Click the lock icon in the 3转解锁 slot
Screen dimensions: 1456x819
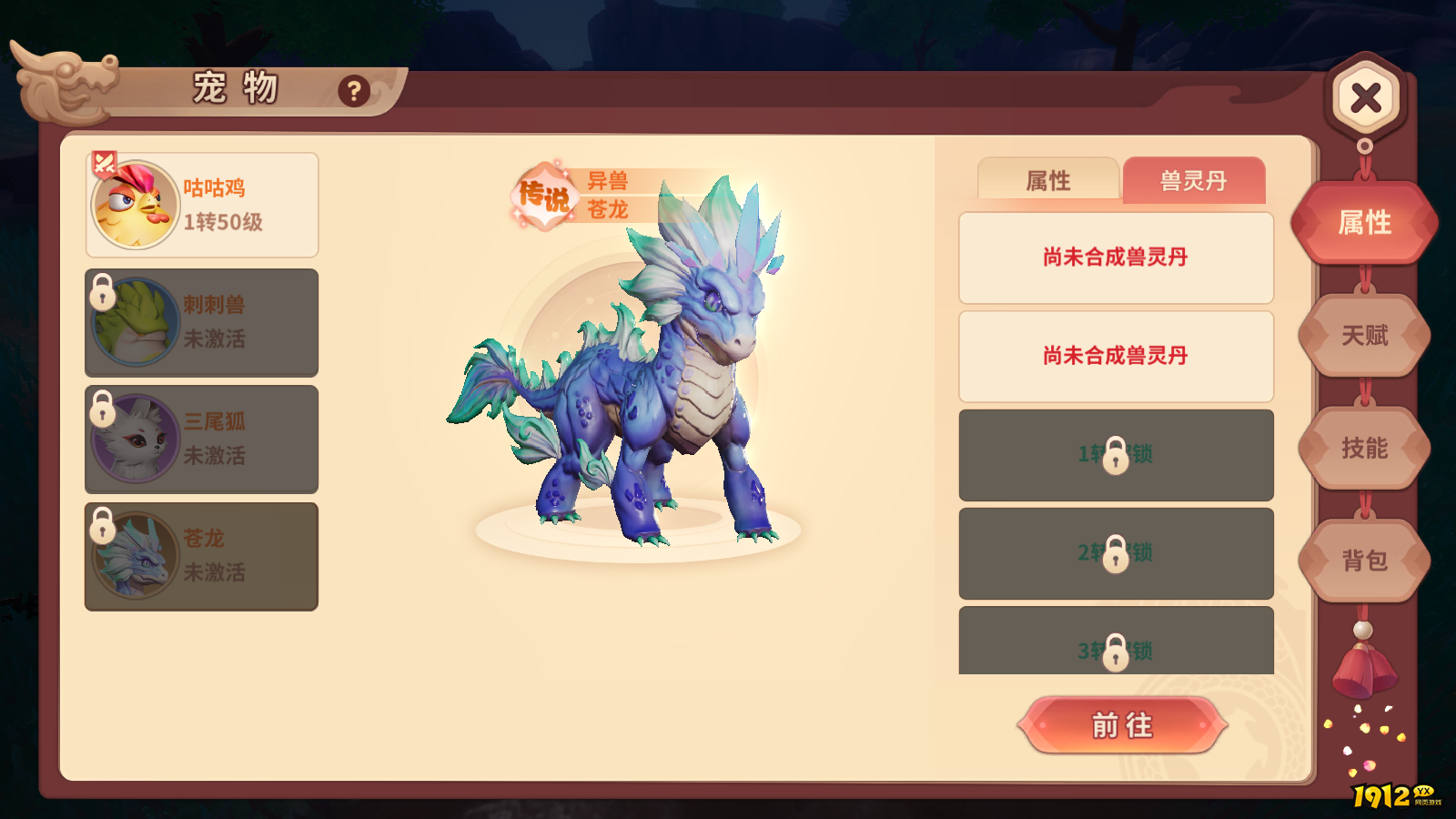pyautogui.click(x=1116, y=652)
